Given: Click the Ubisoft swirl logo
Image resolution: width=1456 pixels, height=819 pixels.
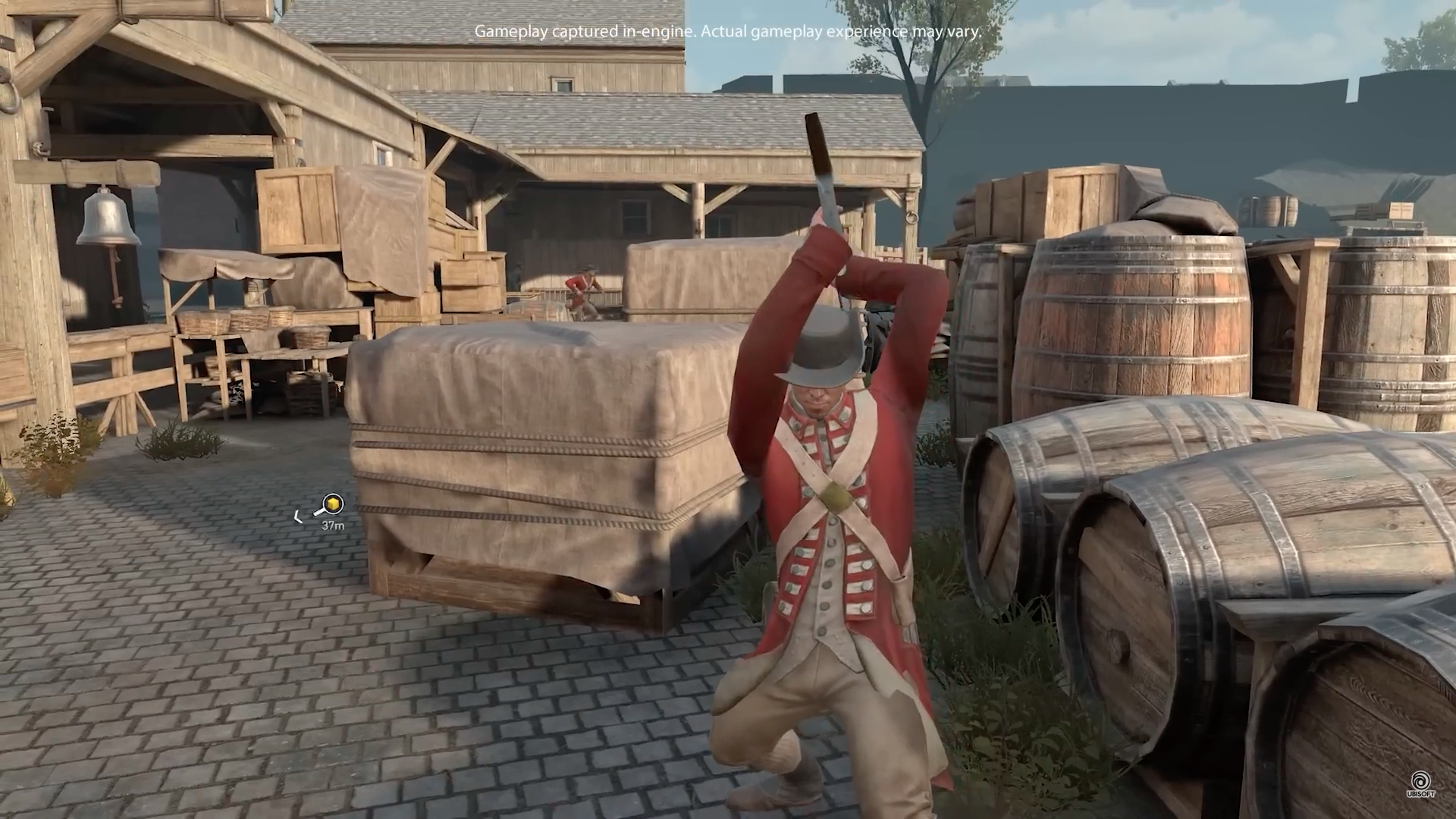Looking at the screenshot, I should (1421, 780).
